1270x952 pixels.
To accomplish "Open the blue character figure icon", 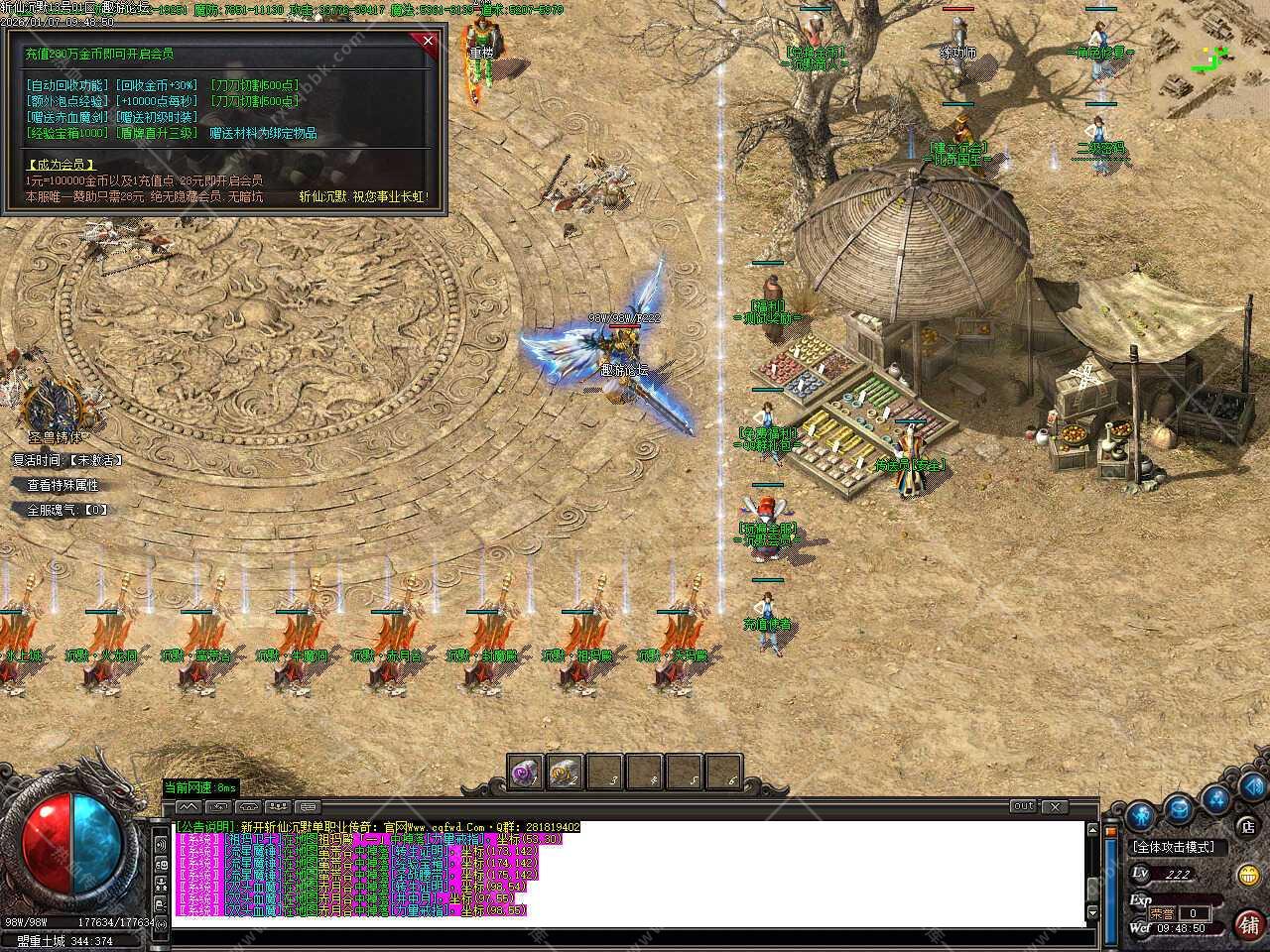I will point(1139,816).
